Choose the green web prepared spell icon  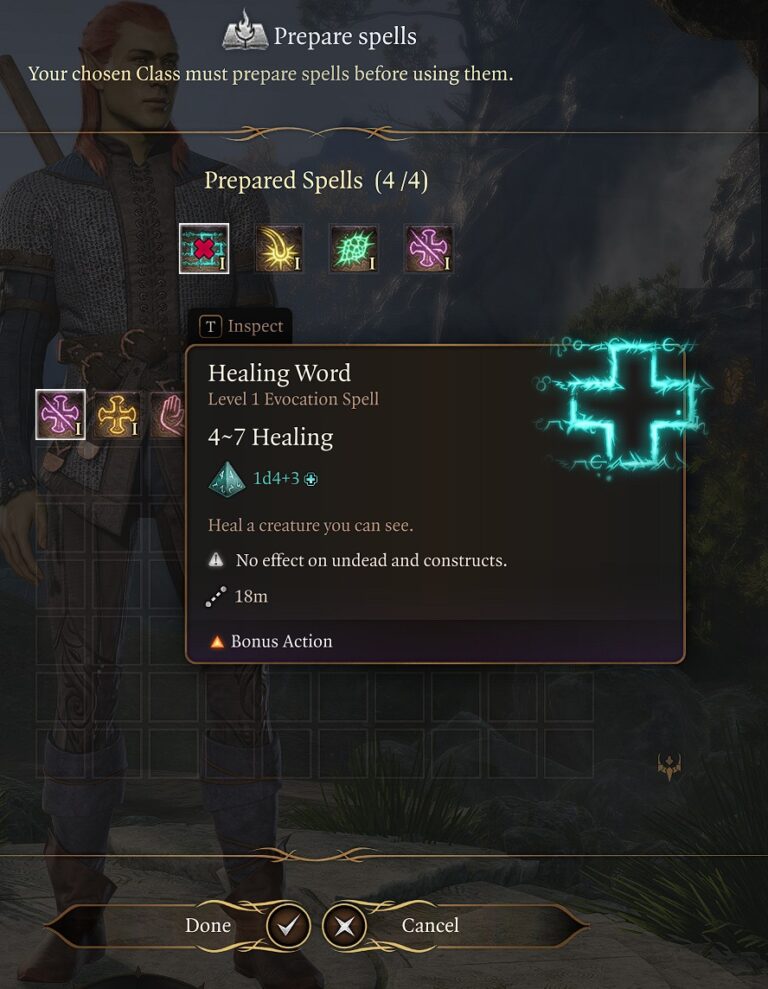(354, 248)
